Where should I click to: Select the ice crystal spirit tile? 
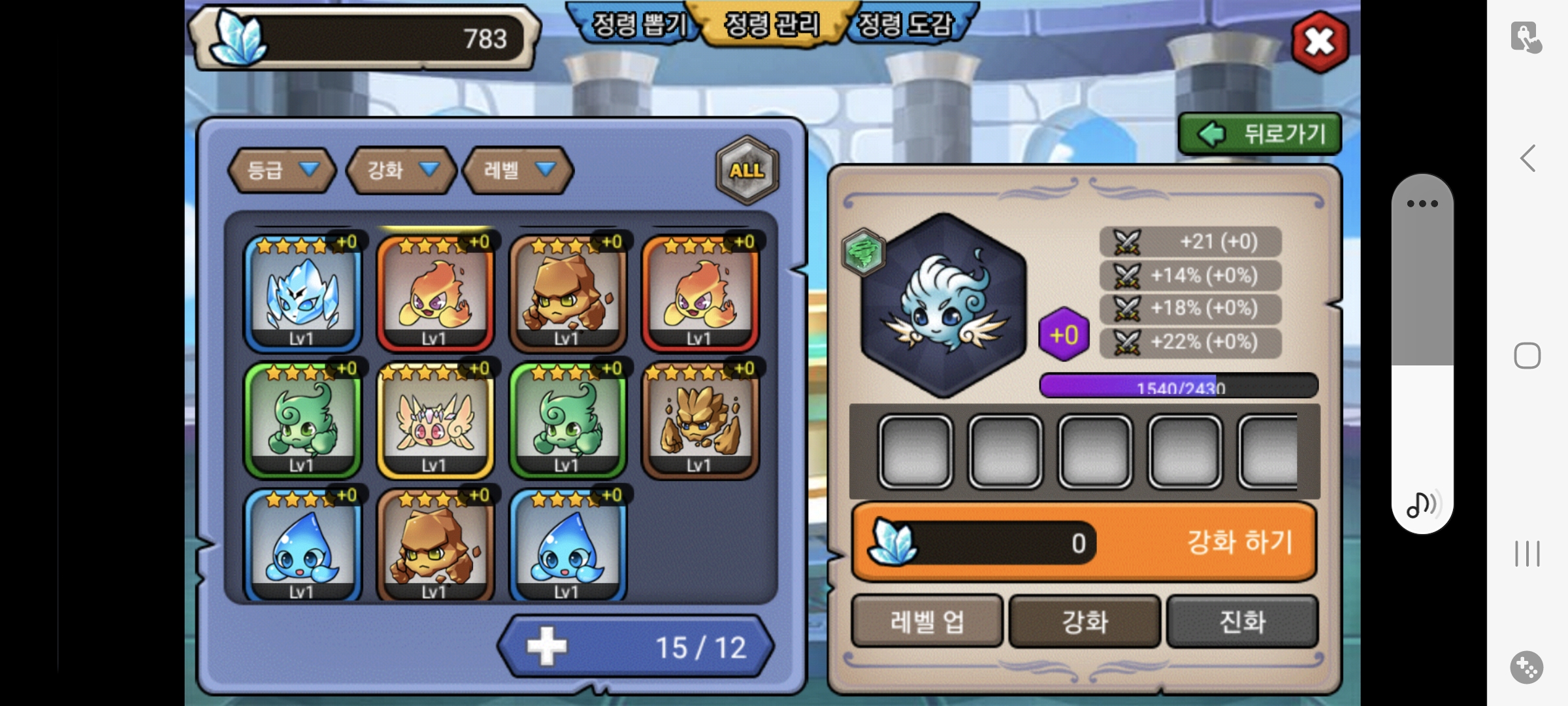click(302, 293)
